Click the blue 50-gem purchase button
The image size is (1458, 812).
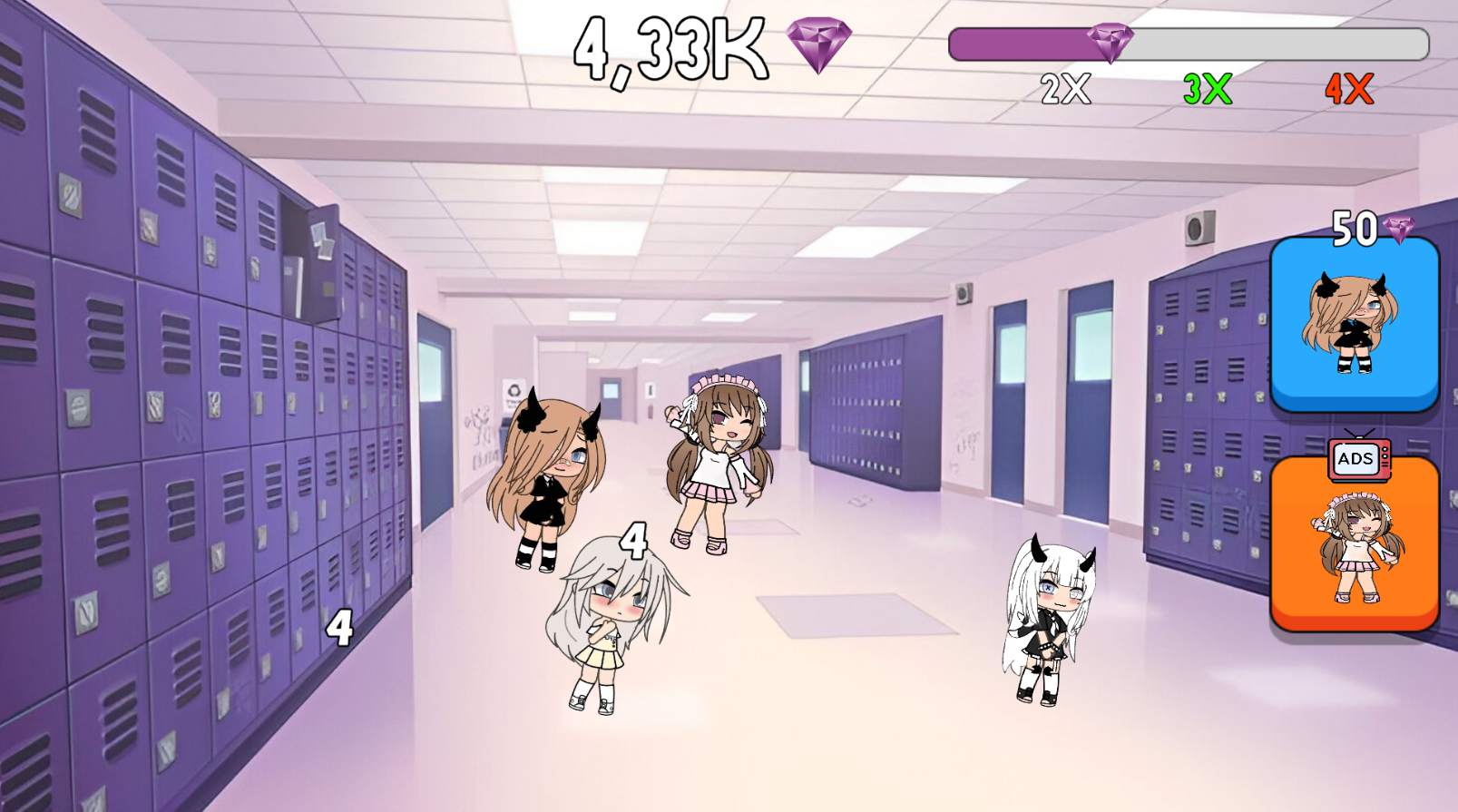[x=1354, y=327]
